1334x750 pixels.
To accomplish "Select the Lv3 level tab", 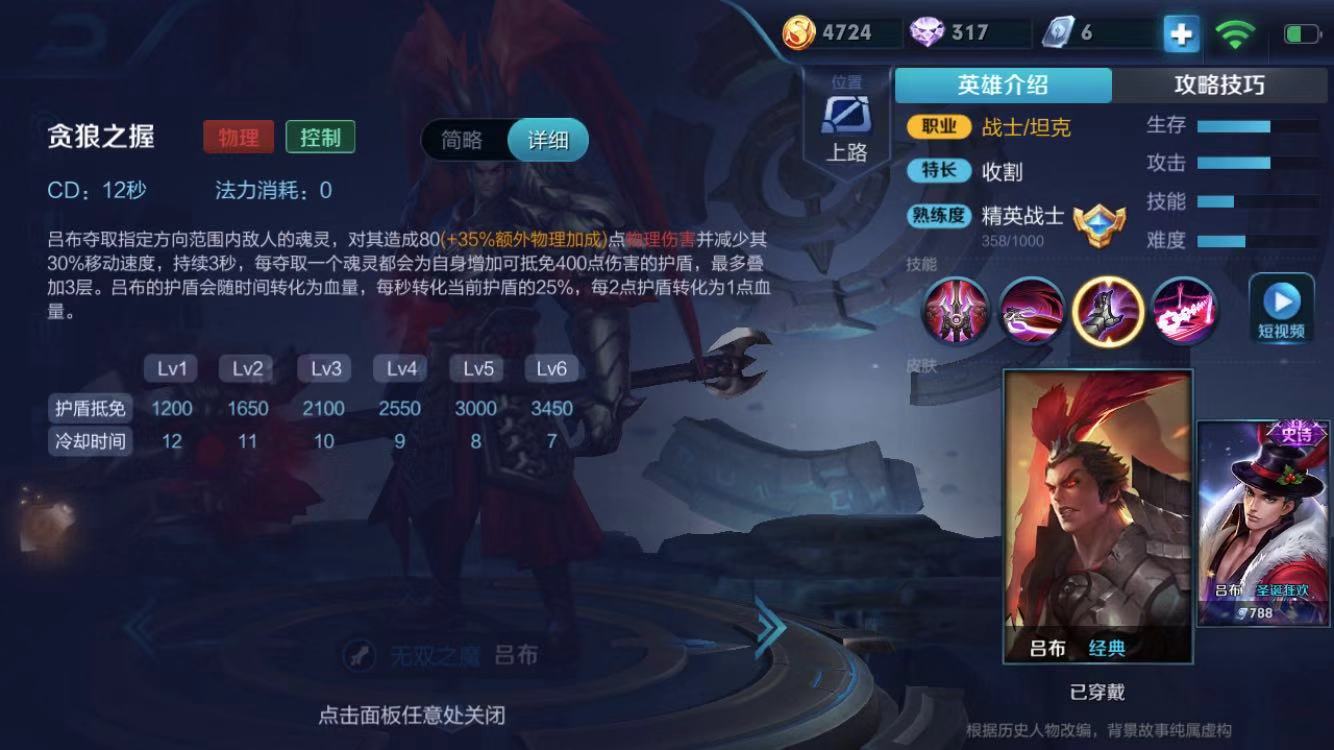I will click(324, 368).
